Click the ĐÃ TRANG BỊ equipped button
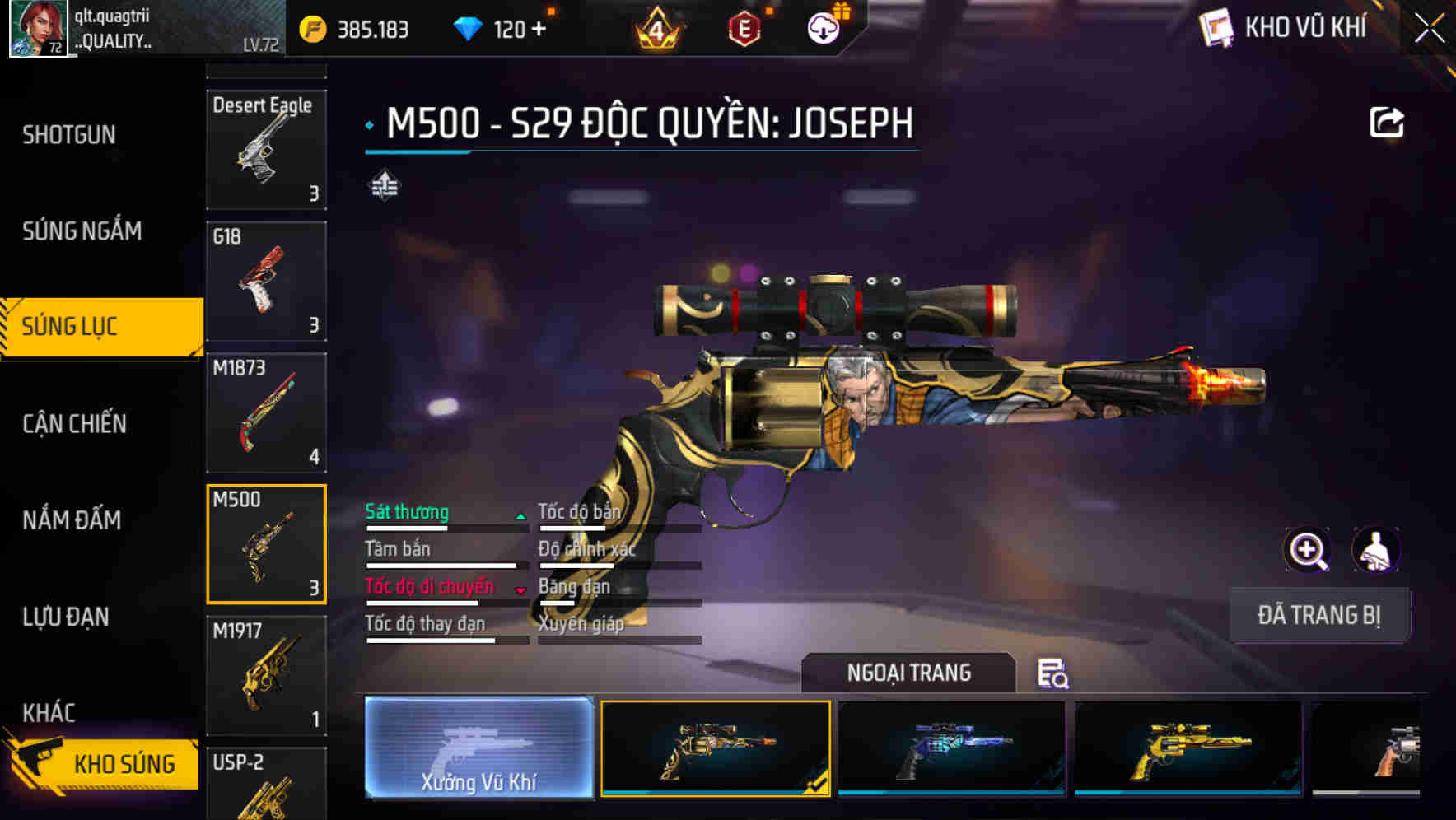 [x=1318, y=615]
